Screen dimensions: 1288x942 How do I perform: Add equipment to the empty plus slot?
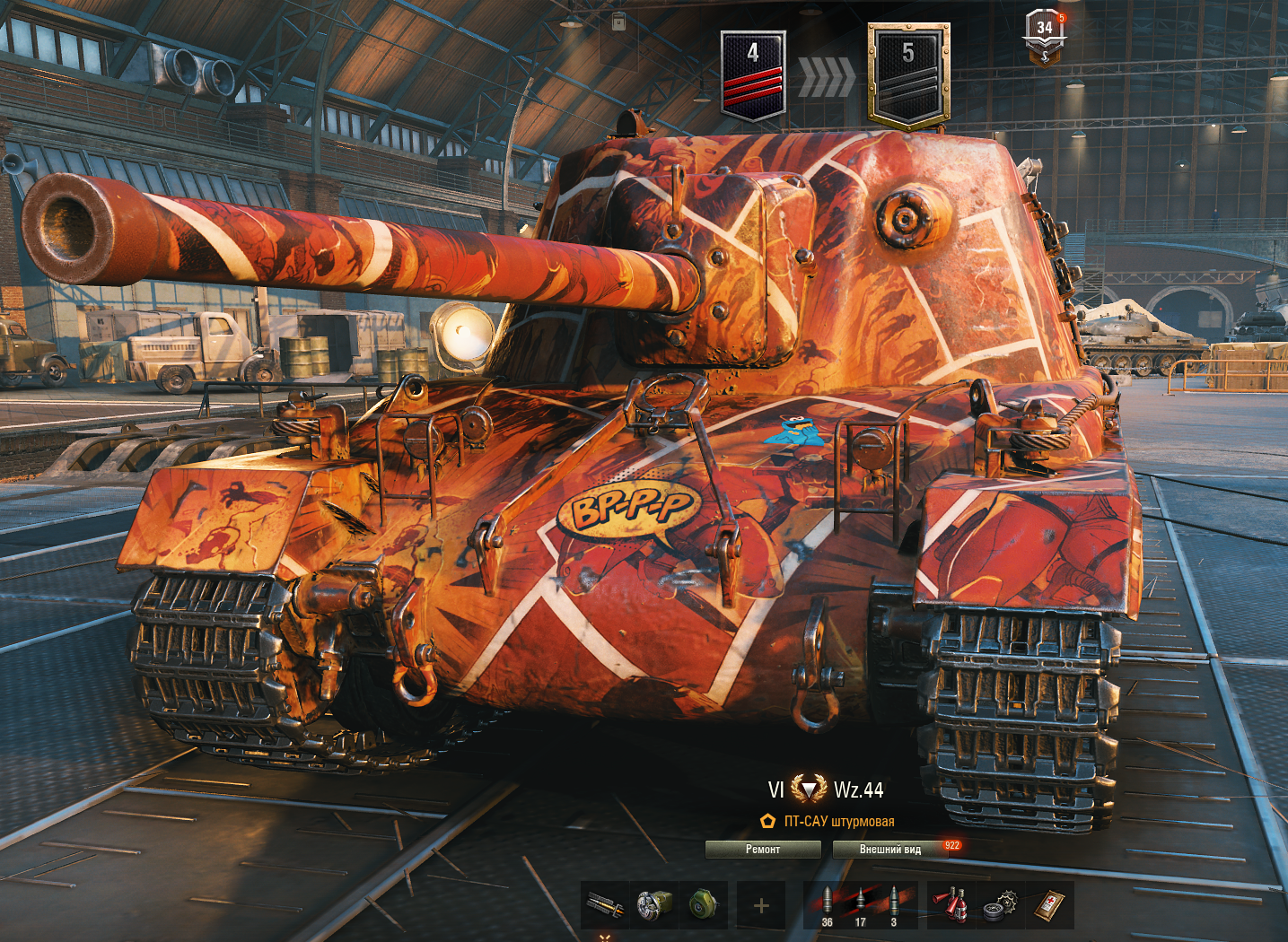click(761, 905)
